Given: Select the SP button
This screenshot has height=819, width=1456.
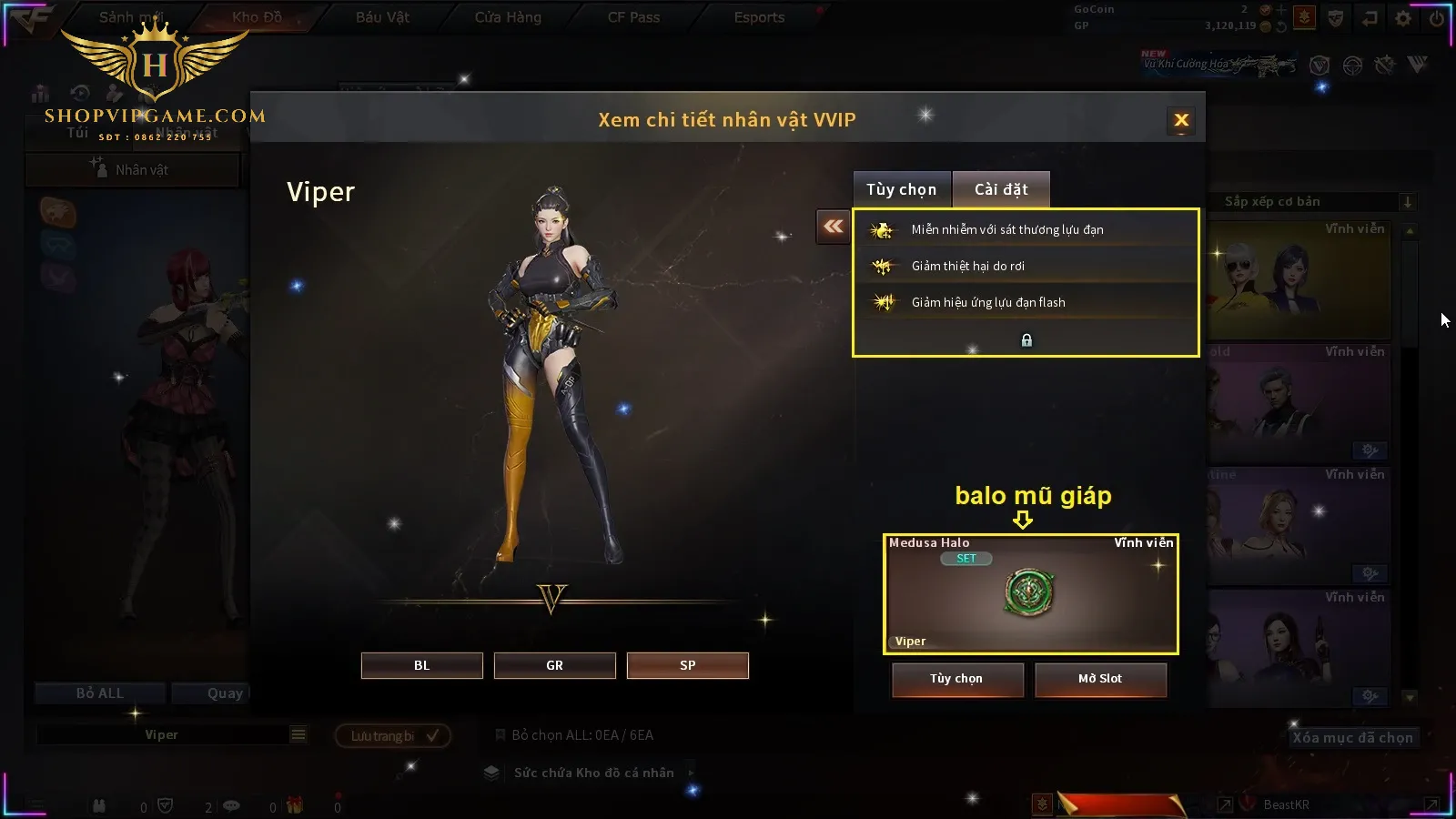Looking at the screenshot, I should [x=687, y=665].
